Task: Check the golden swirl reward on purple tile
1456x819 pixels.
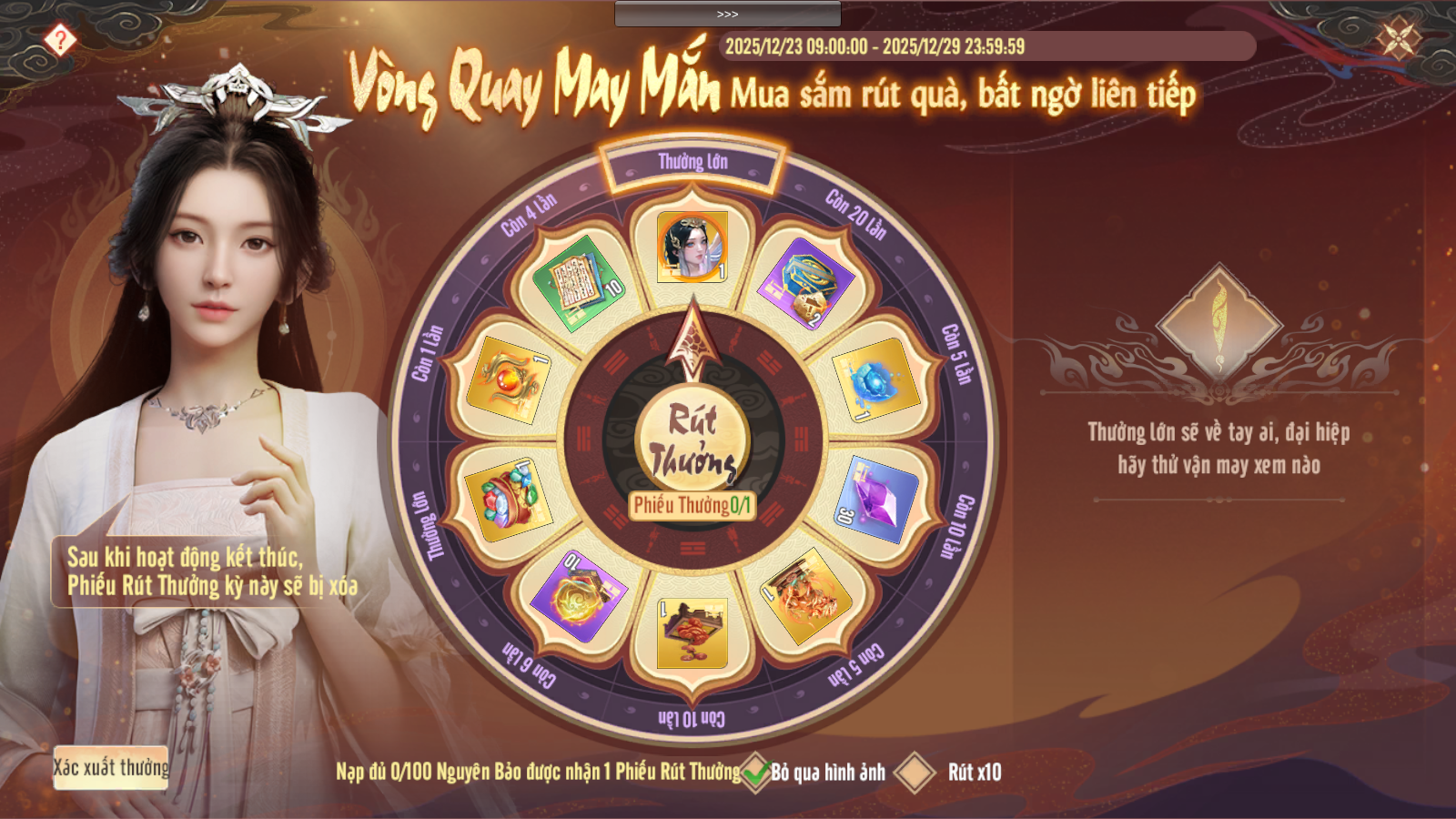Action: click(x=579, y=595)
